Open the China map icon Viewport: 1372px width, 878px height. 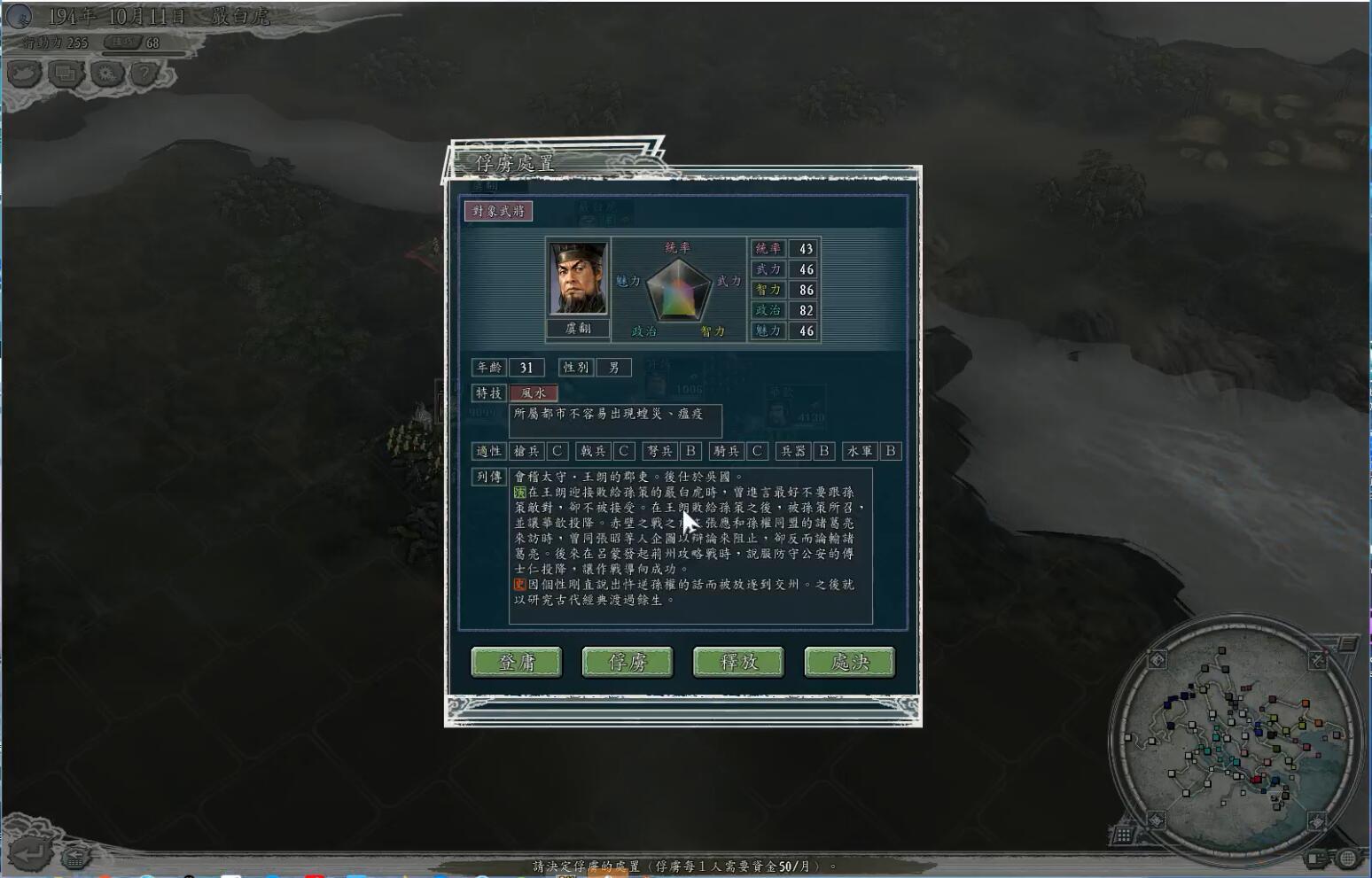(24, 74)
